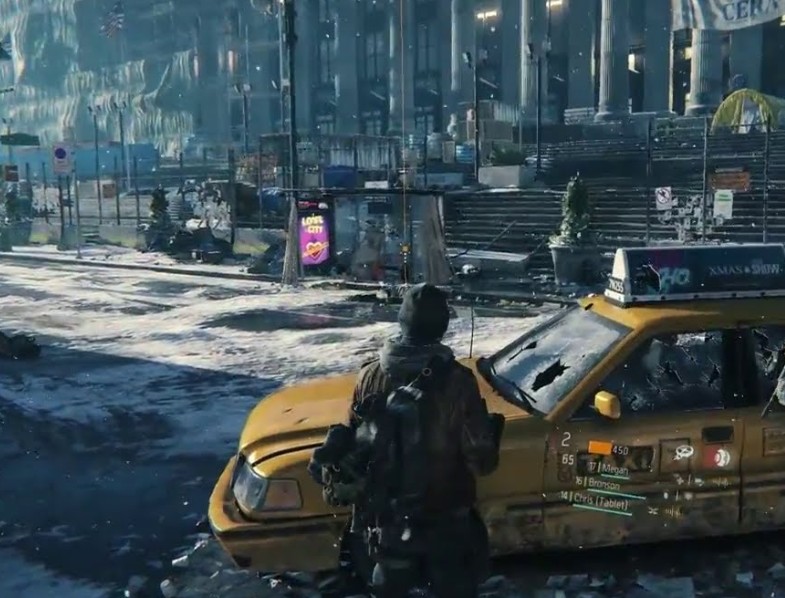
Task: Select group member Megan
Action: [613, 468]
